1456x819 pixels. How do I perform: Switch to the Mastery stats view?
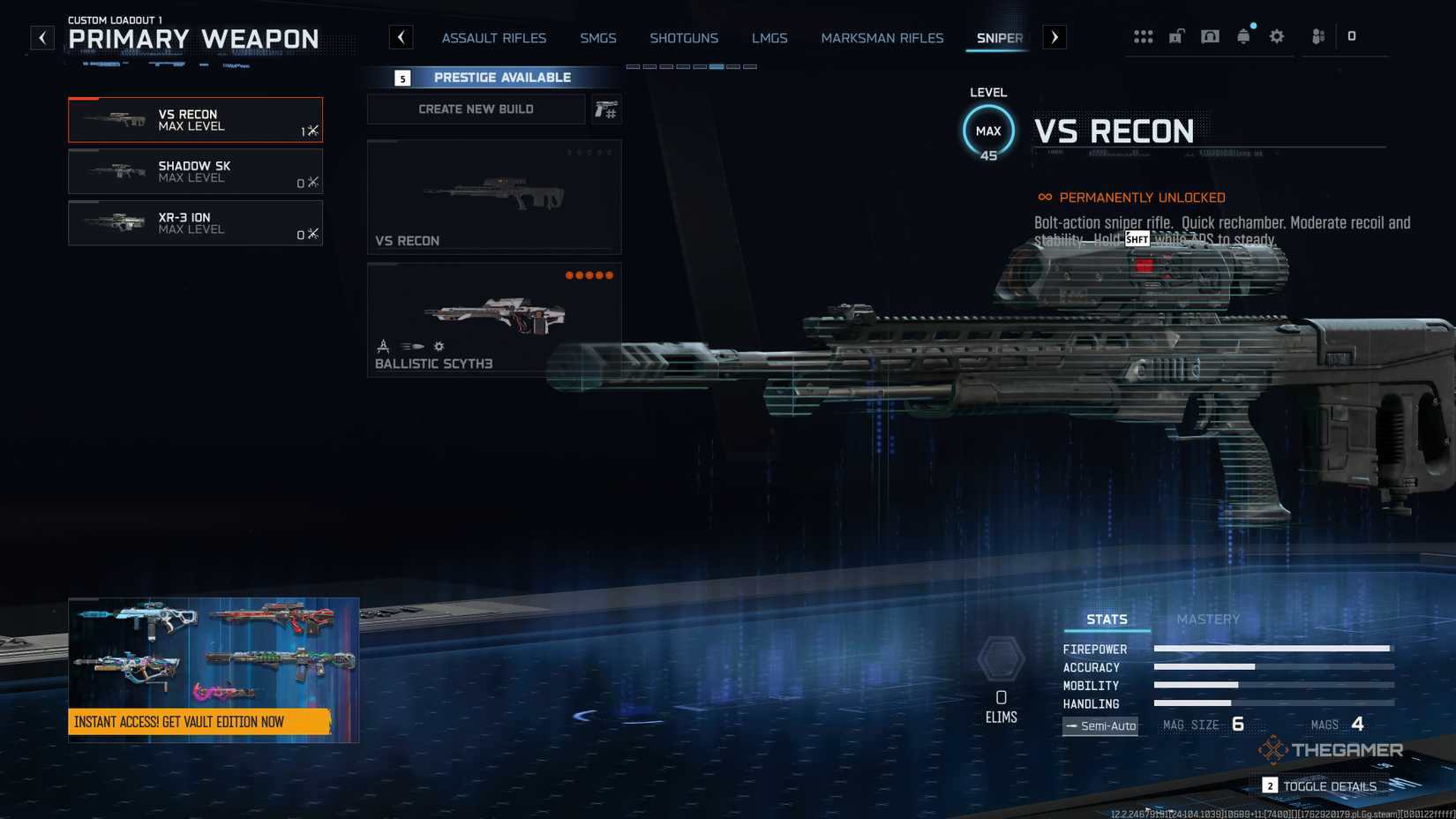coord(1209,619)
